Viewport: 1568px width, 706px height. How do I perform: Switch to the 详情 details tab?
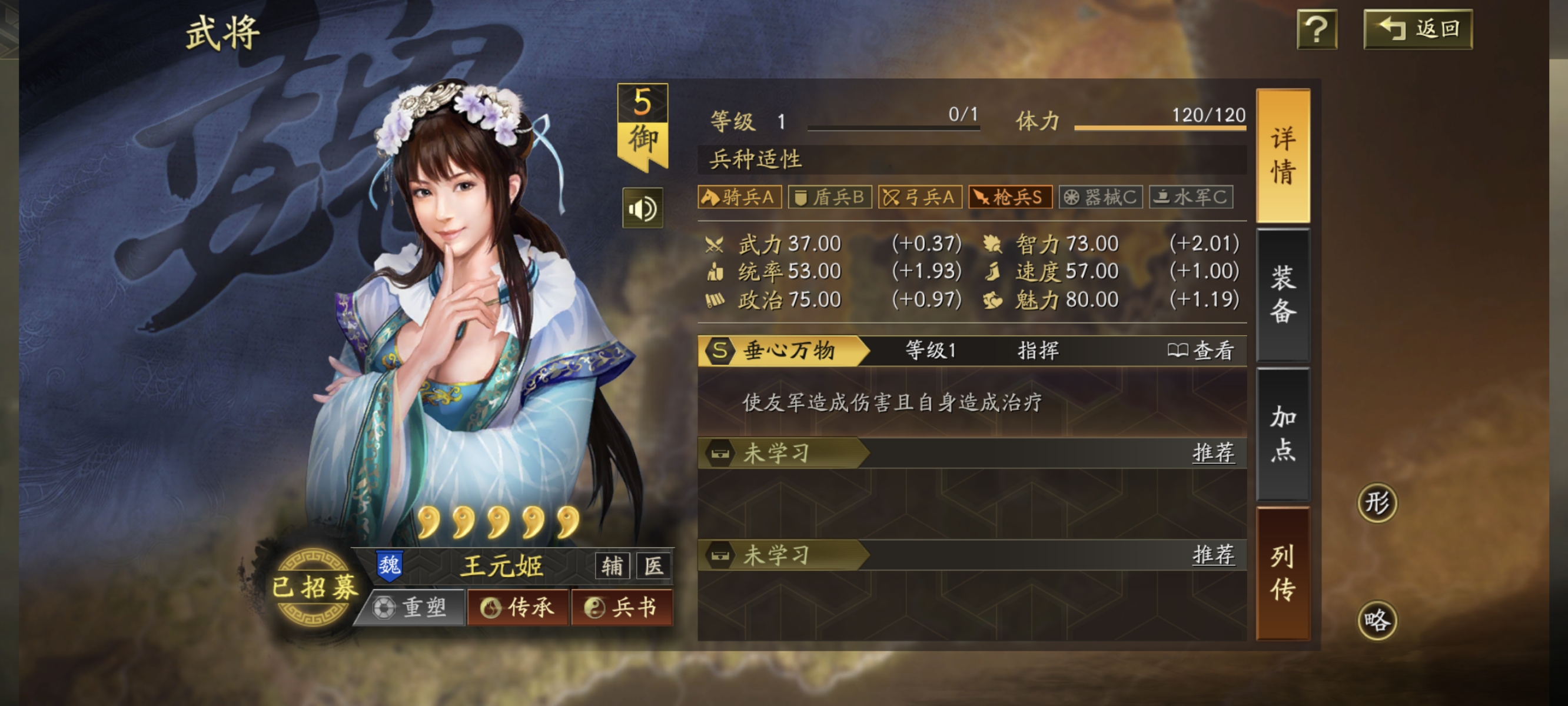[1283, 156]
